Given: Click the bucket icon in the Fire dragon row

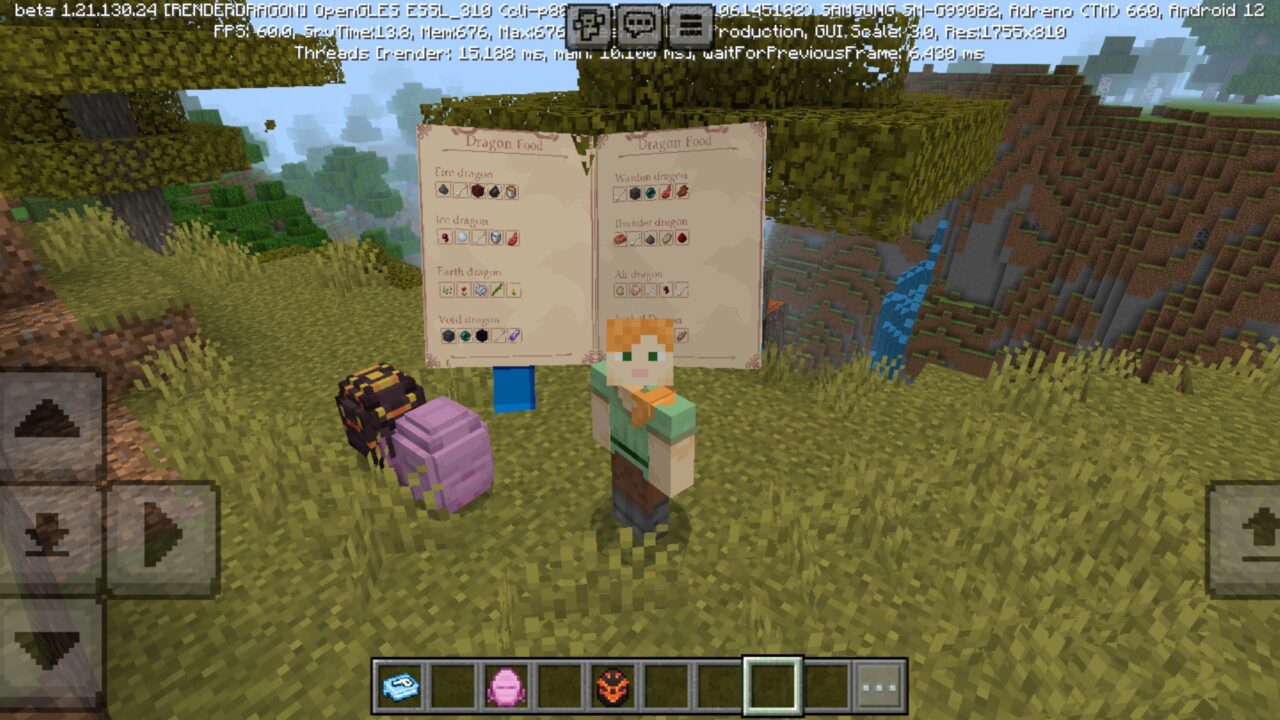Looking at the screenshot, I should point(510,189).
